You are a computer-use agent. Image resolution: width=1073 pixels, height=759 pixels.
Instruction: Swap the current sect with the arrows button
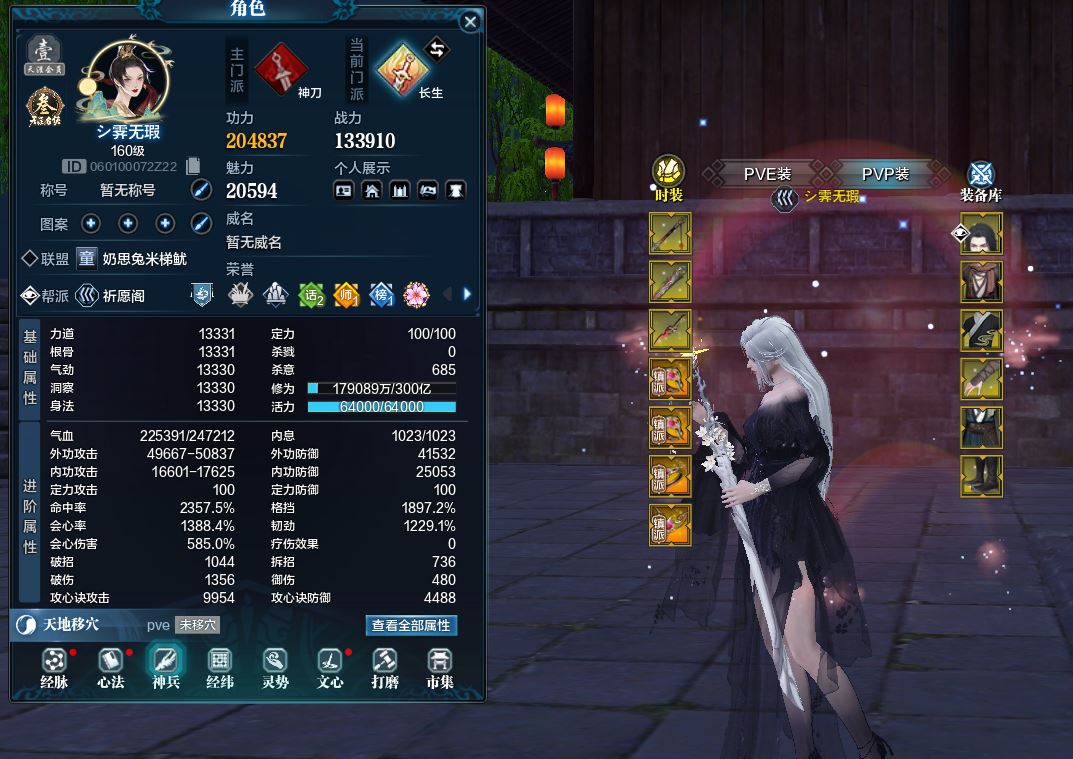tap(437, 48)
